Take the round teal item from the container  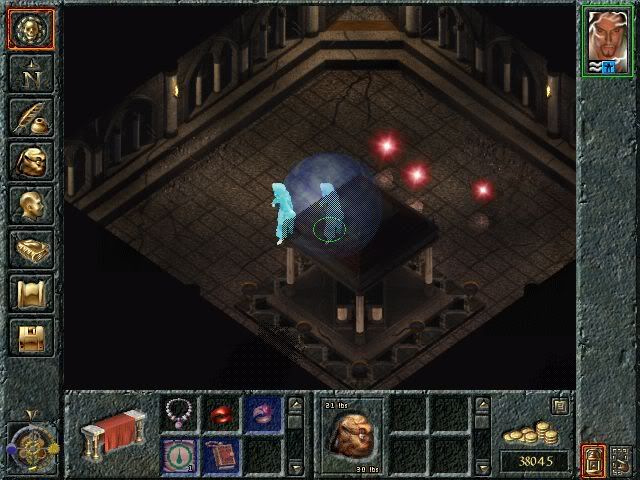(x=180, y=455)
